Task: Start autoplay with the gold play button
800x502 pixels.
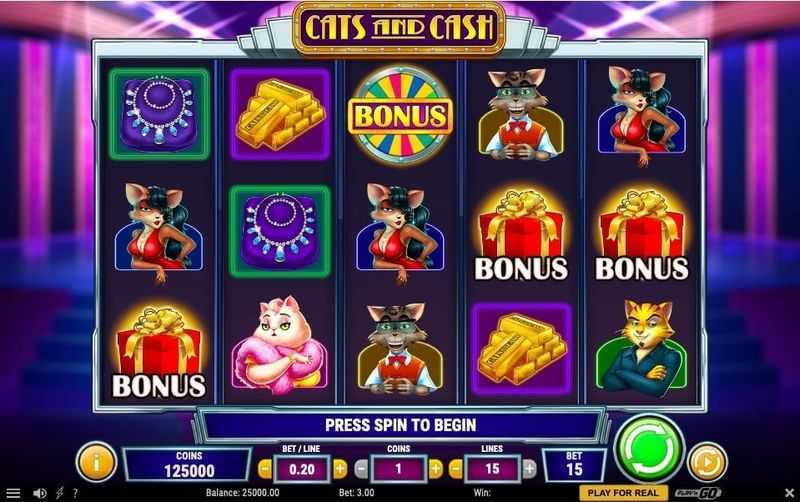Action: (x=708, y=462)
